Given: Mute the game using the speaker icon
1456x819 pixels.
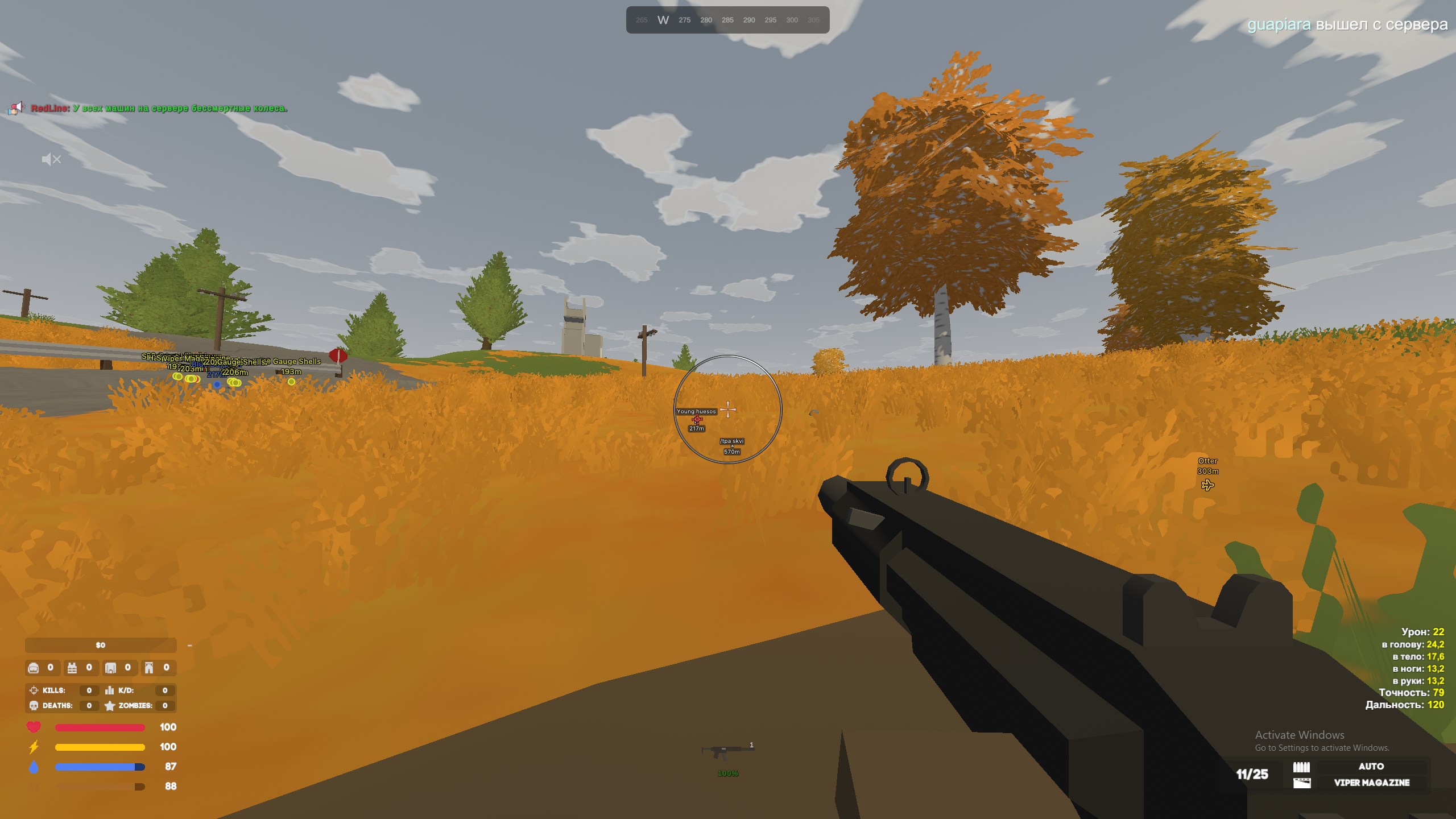Looking at the screenshot, I should click(51, 159).
